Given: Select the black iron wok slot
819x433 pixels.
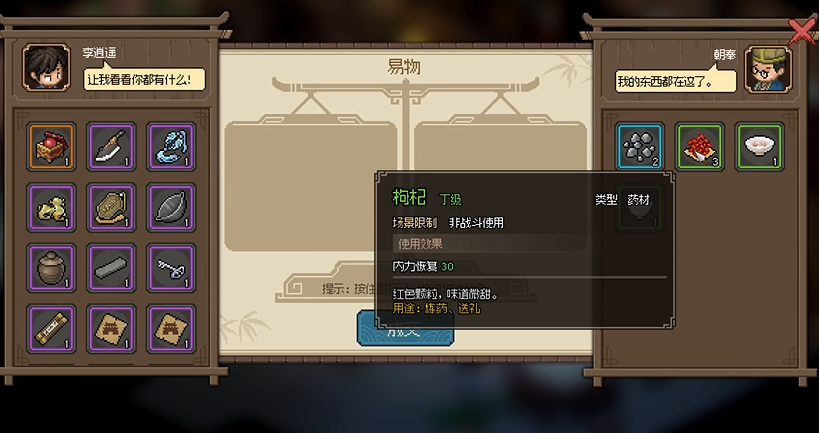Looking at the screenshot, I should (x=171, y=208).
